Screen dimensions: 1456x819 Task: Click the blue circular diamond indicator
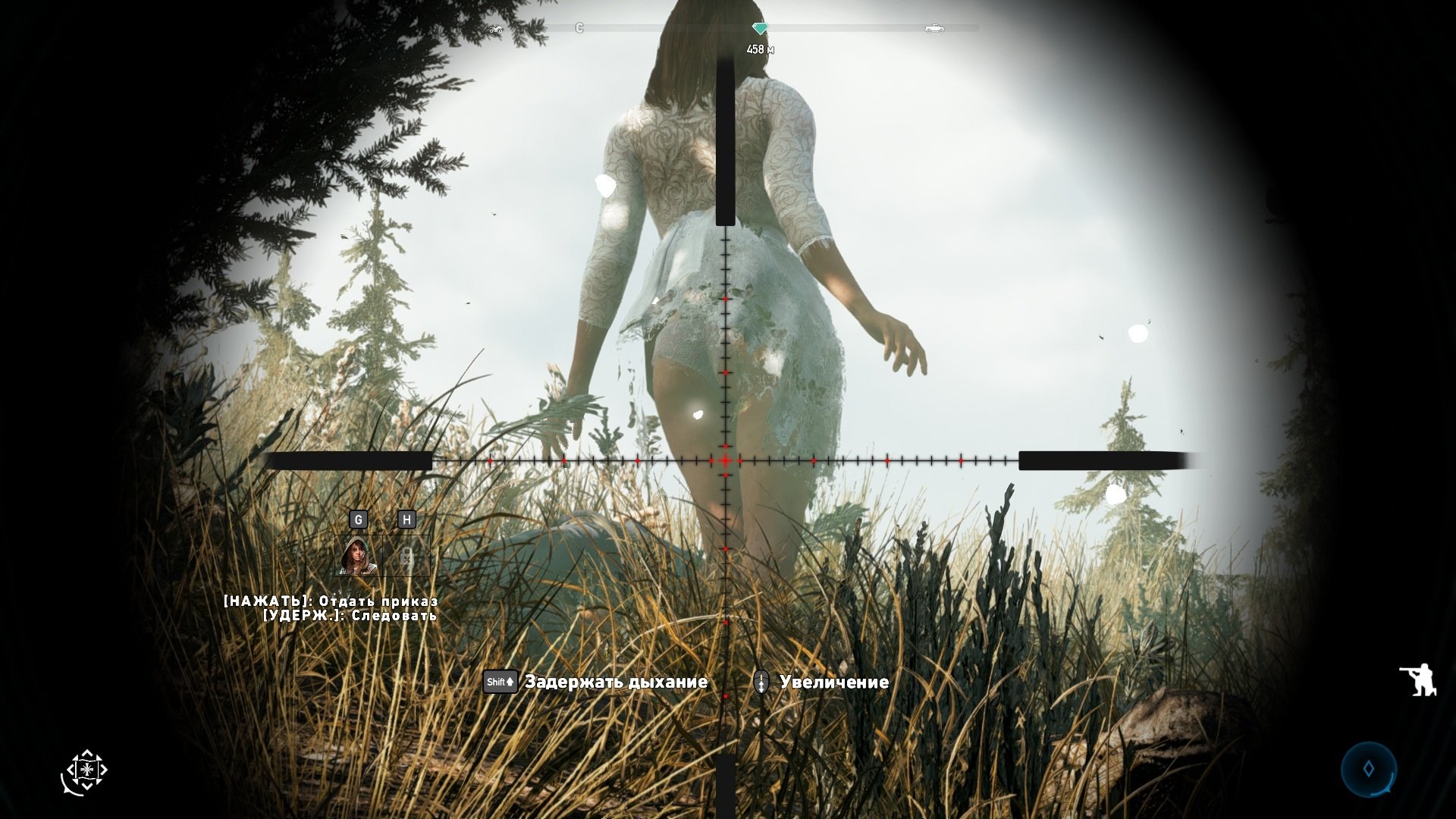(1369, 769)
